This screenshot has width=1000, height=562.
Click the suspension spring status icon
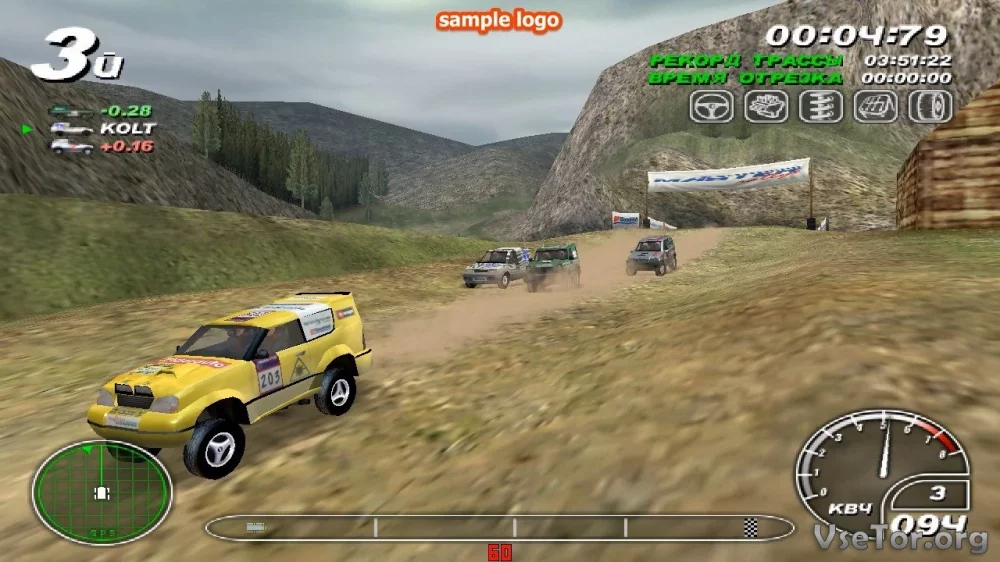pyautogui.click(x=820, y=106)
